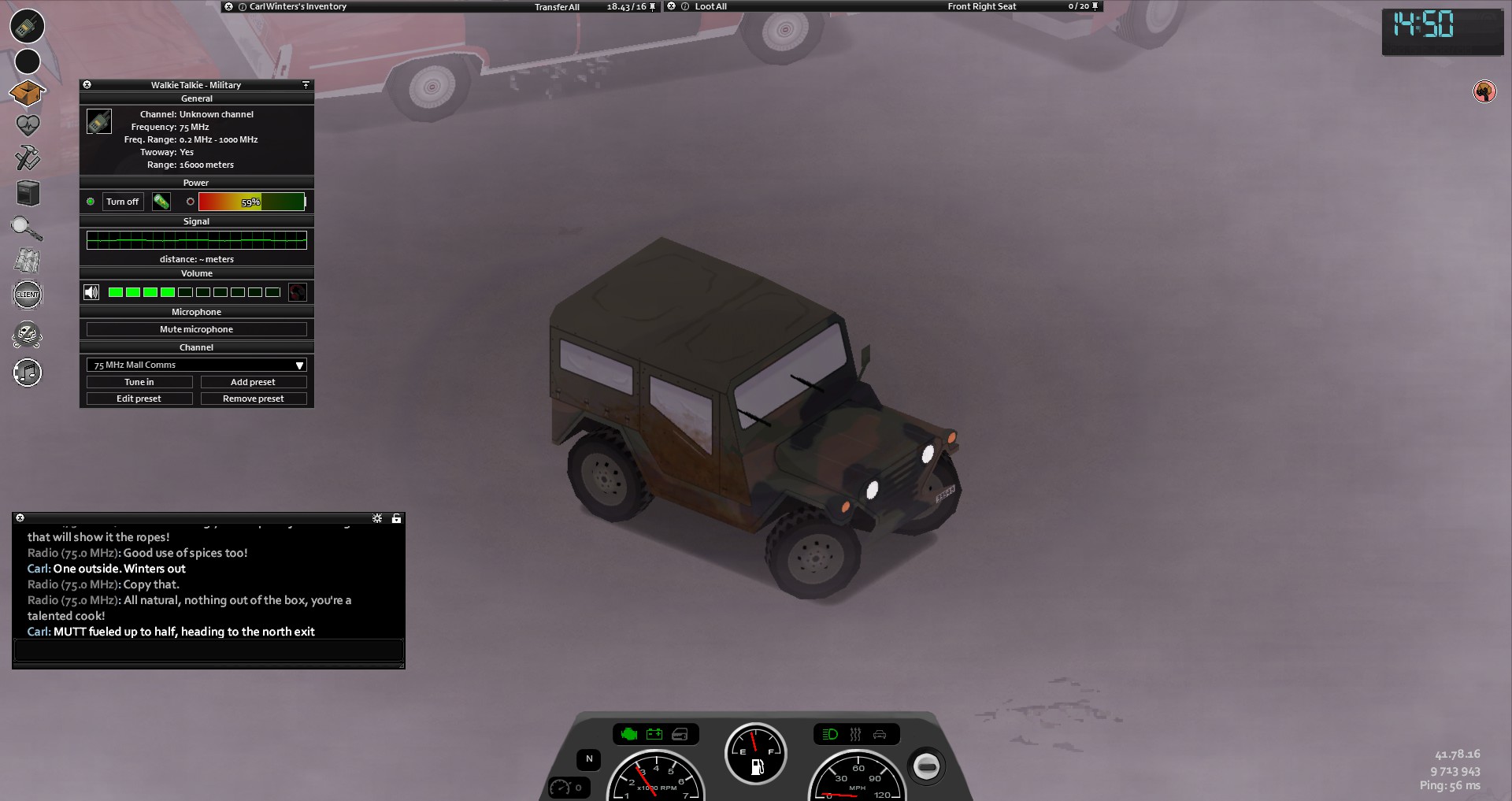Mute the walkie talkie microphone

(x=196, y=329)
